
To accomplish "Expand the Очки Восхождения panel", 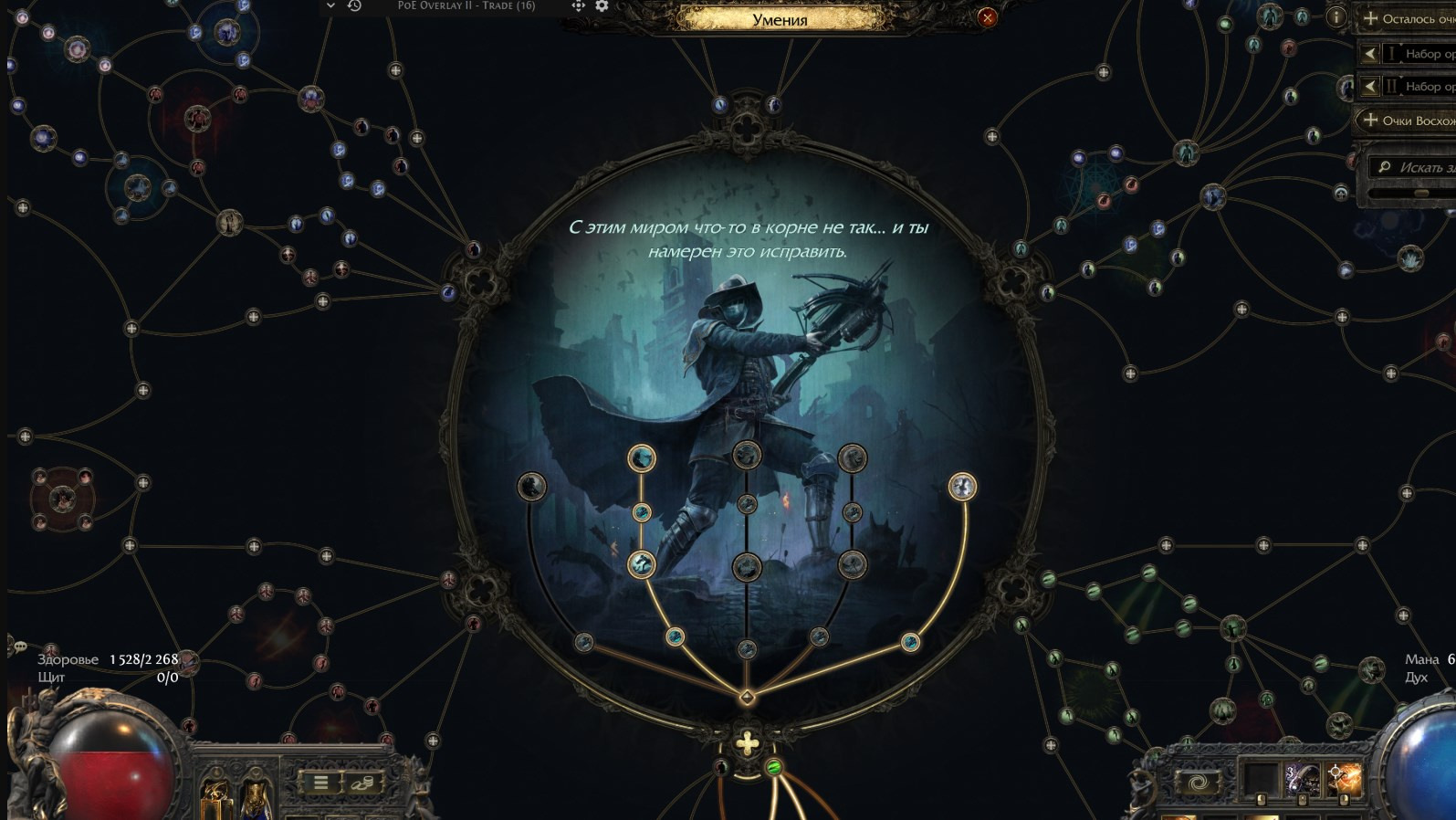I will tap(1406, 121).
